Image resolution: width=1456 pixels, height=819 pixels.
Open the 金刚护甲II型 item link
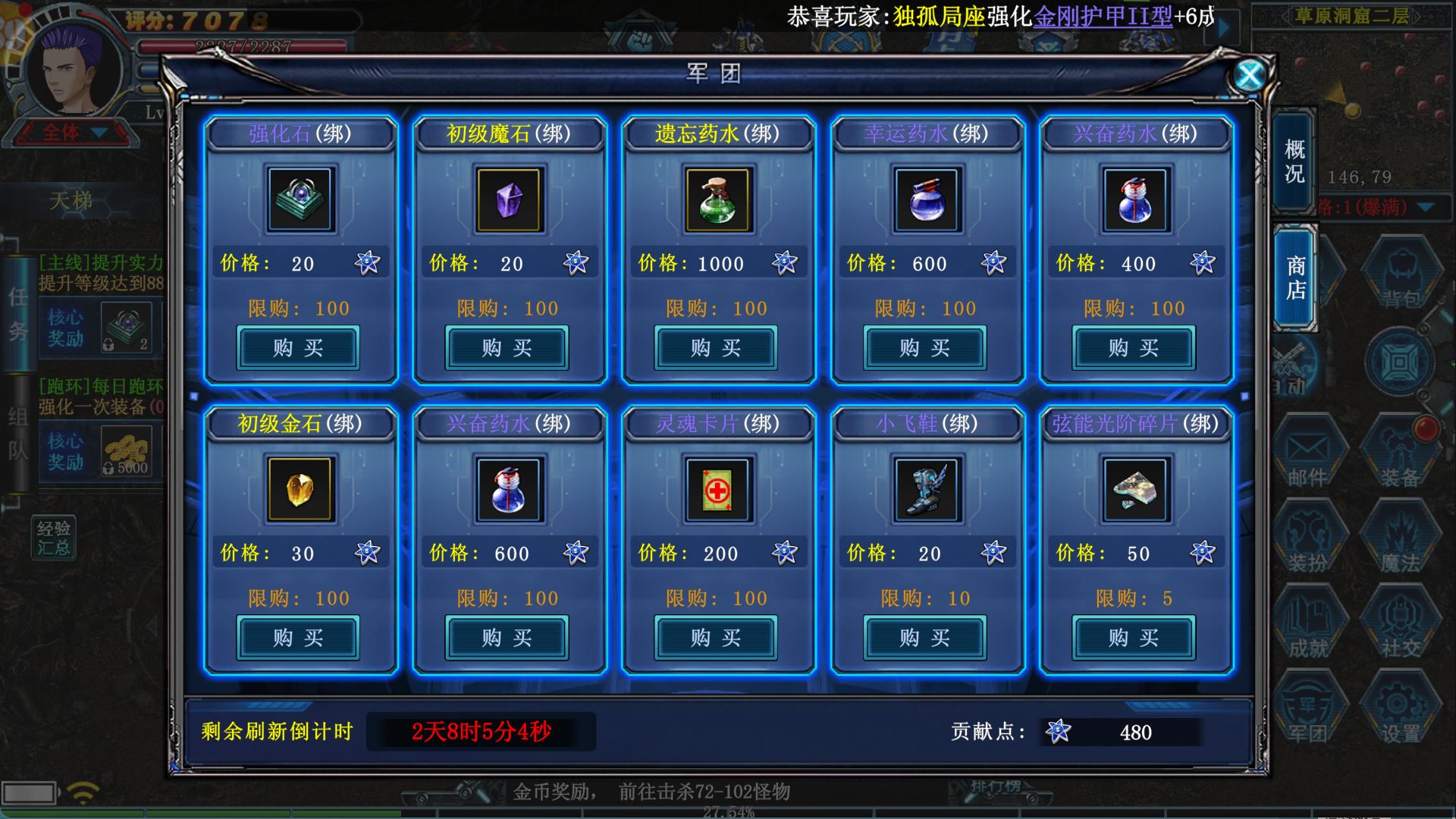point(1103,16)
